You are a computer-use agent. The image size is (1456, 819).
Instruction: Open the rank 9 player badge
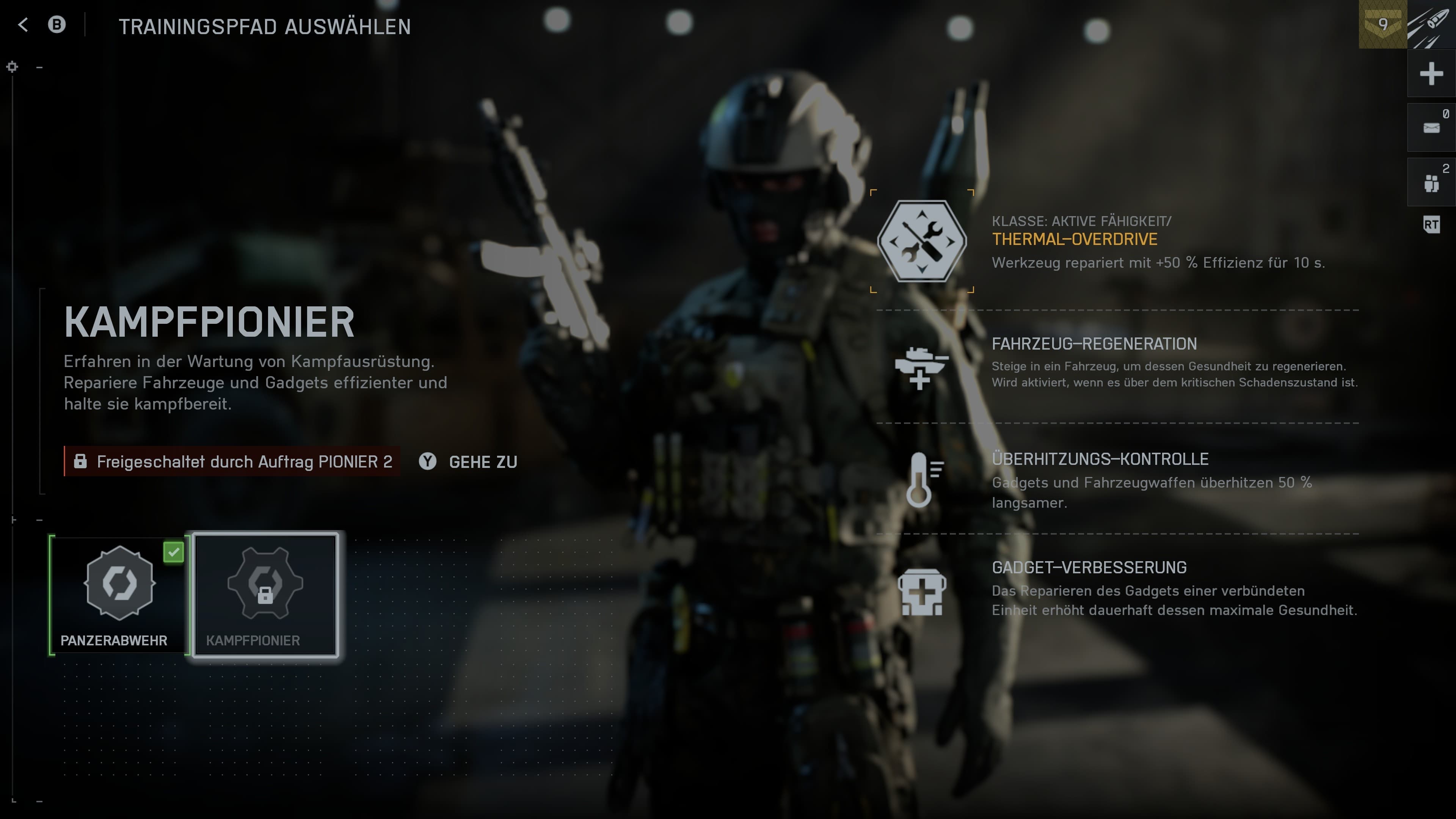click(x=1382, y=25)
